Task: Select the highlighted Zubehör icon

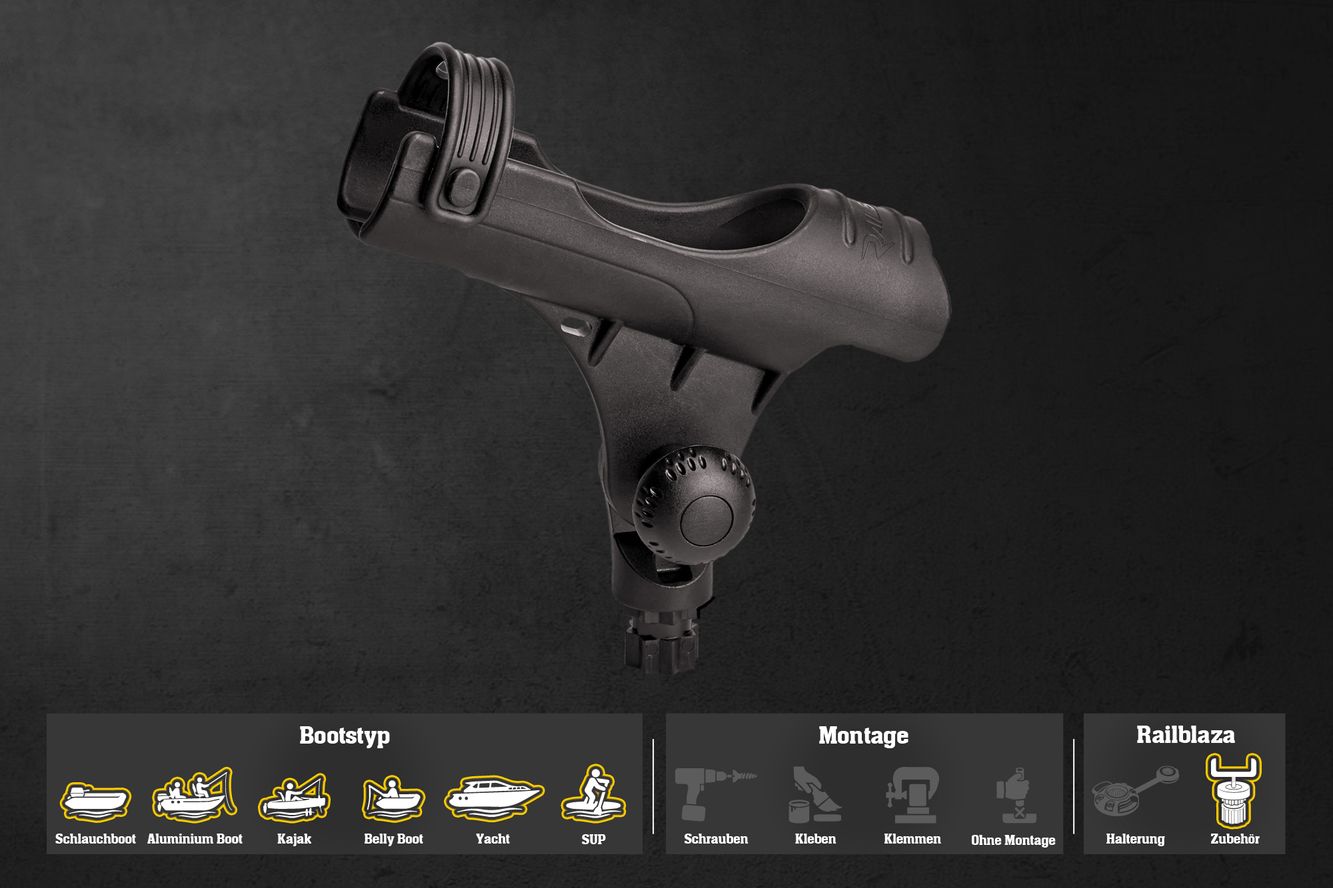Action: point(1233,790)
